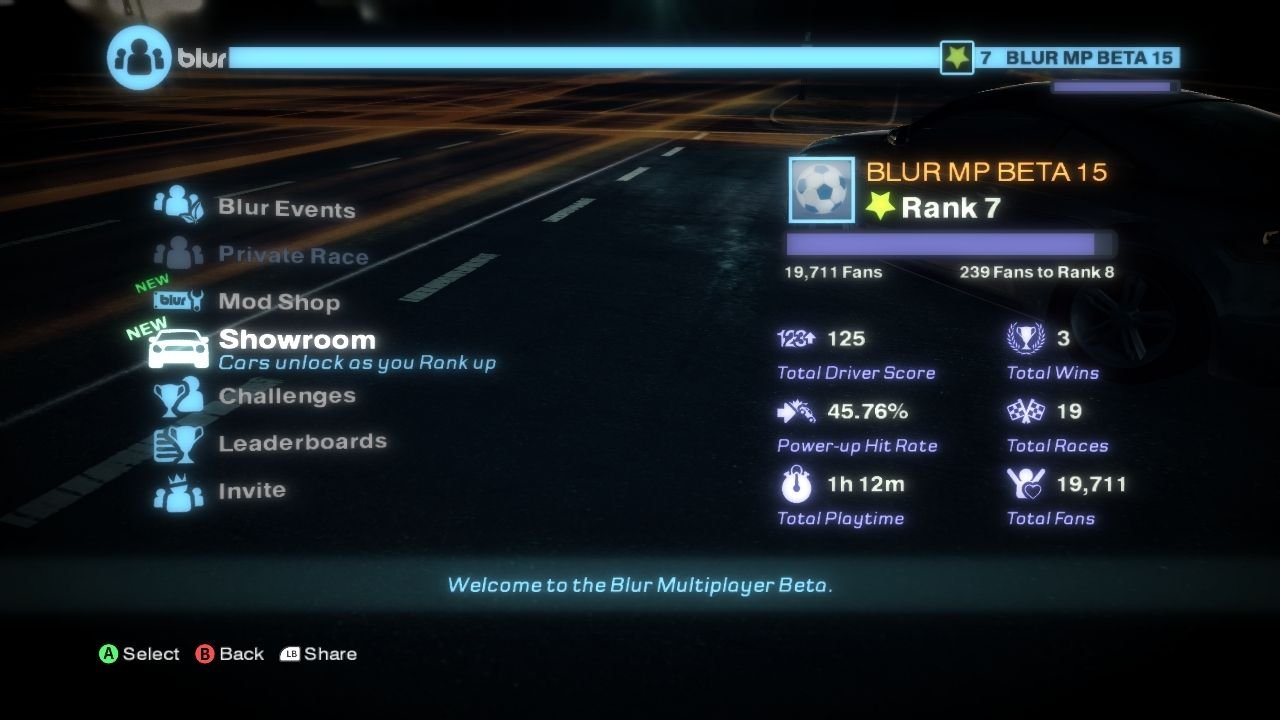Select the Private Race menu entry
The height and width of the screenshot is (720, 1280).
coord(292,255)
